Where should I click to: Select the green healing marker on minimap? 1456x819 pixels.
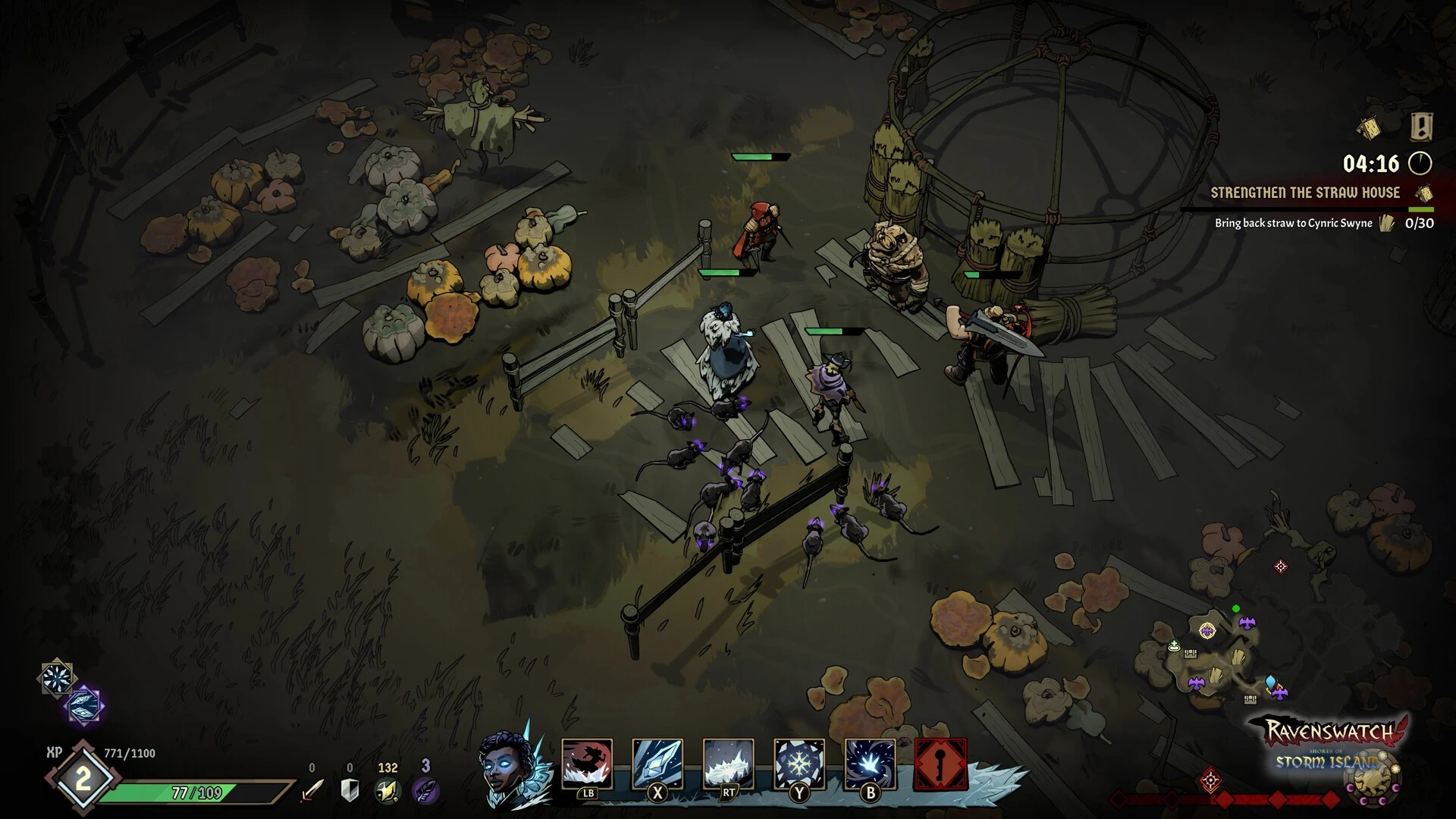[x=1174, y=647]
